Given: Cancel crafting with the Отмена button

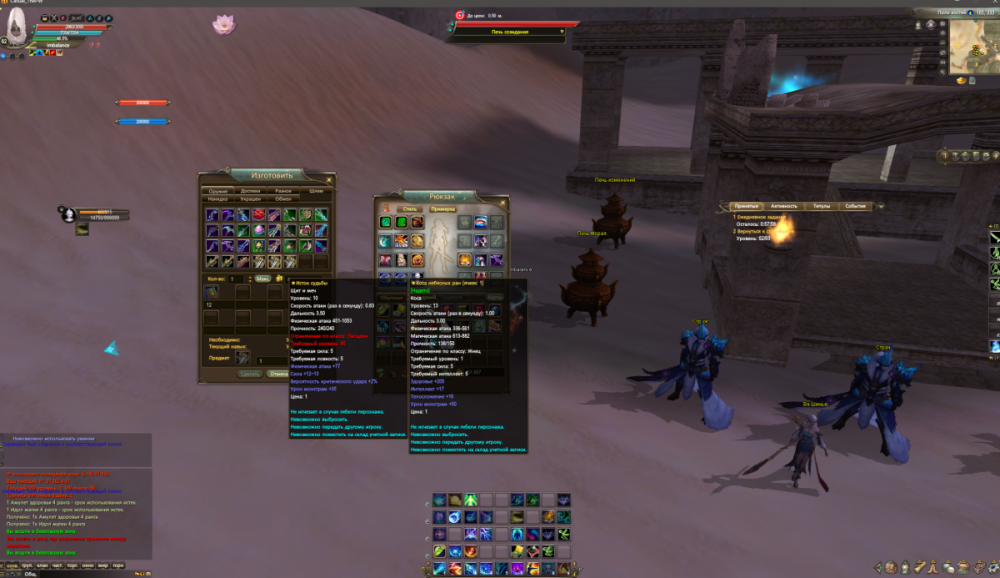Looking at the screenshot, I should 279,374.
